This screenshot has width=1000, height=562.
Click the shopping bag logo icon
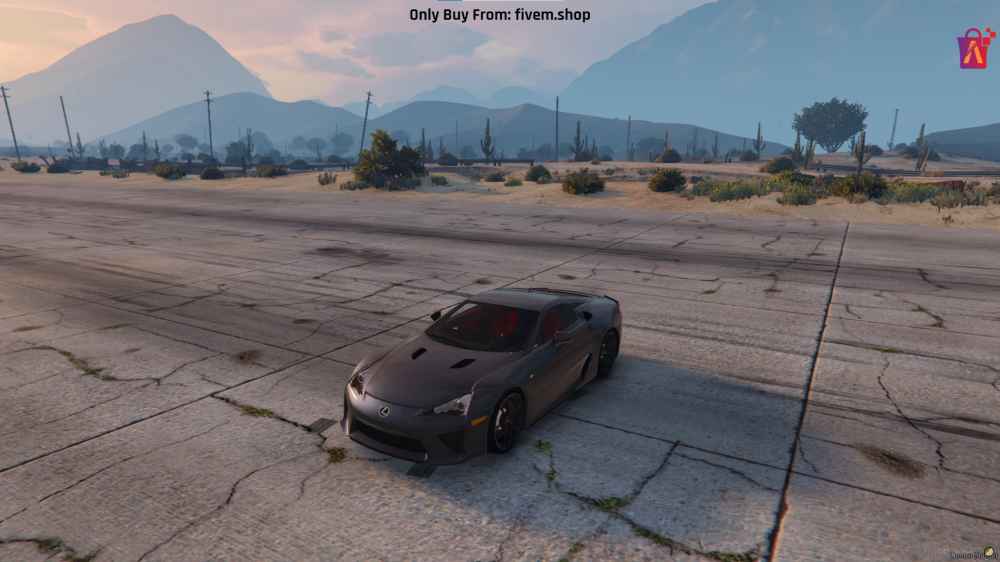tap(975, 48)
